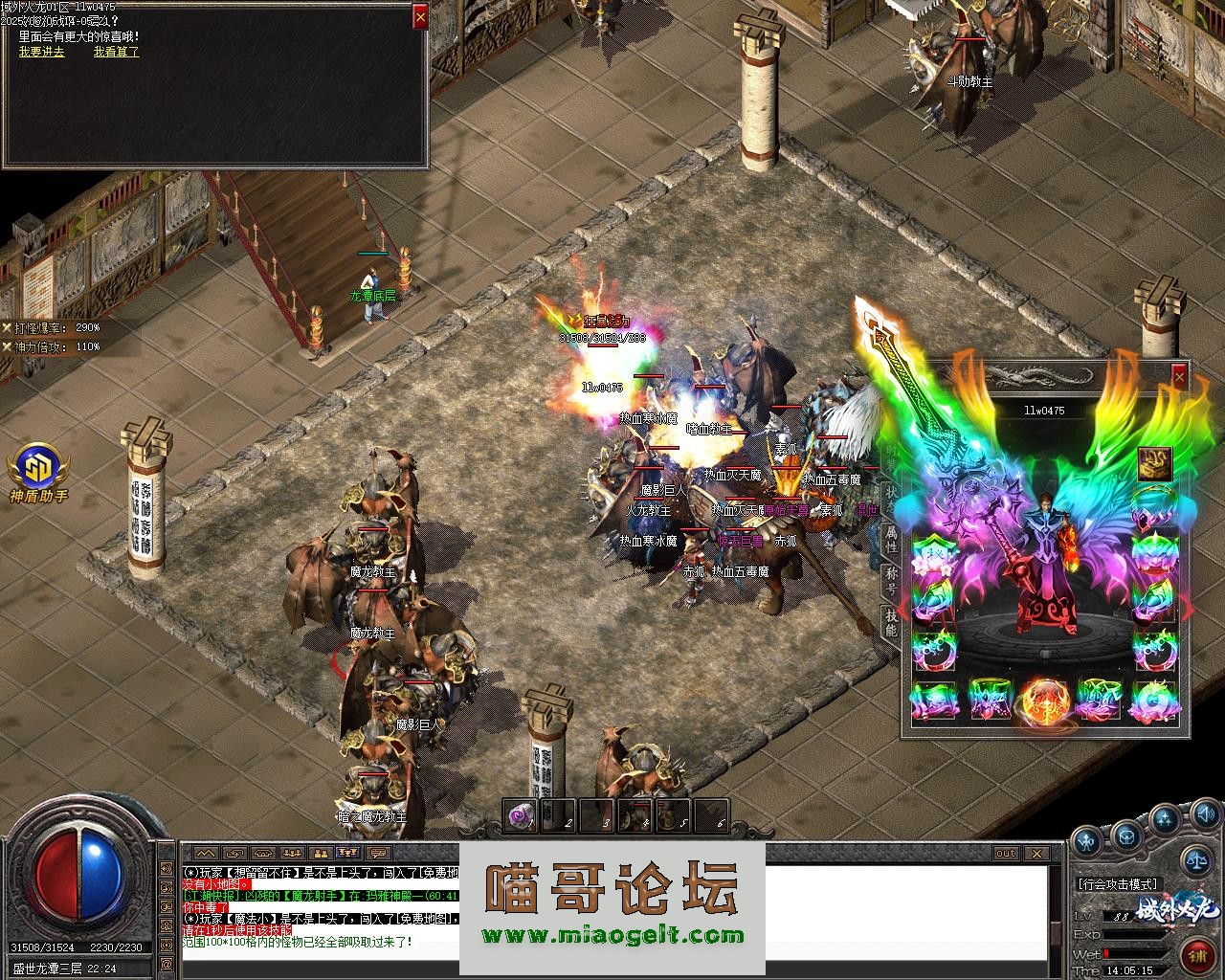Screen dimensions: 1225x980
Task: Select the speech bubble chat filter
Action: click(x=379, y=853)
